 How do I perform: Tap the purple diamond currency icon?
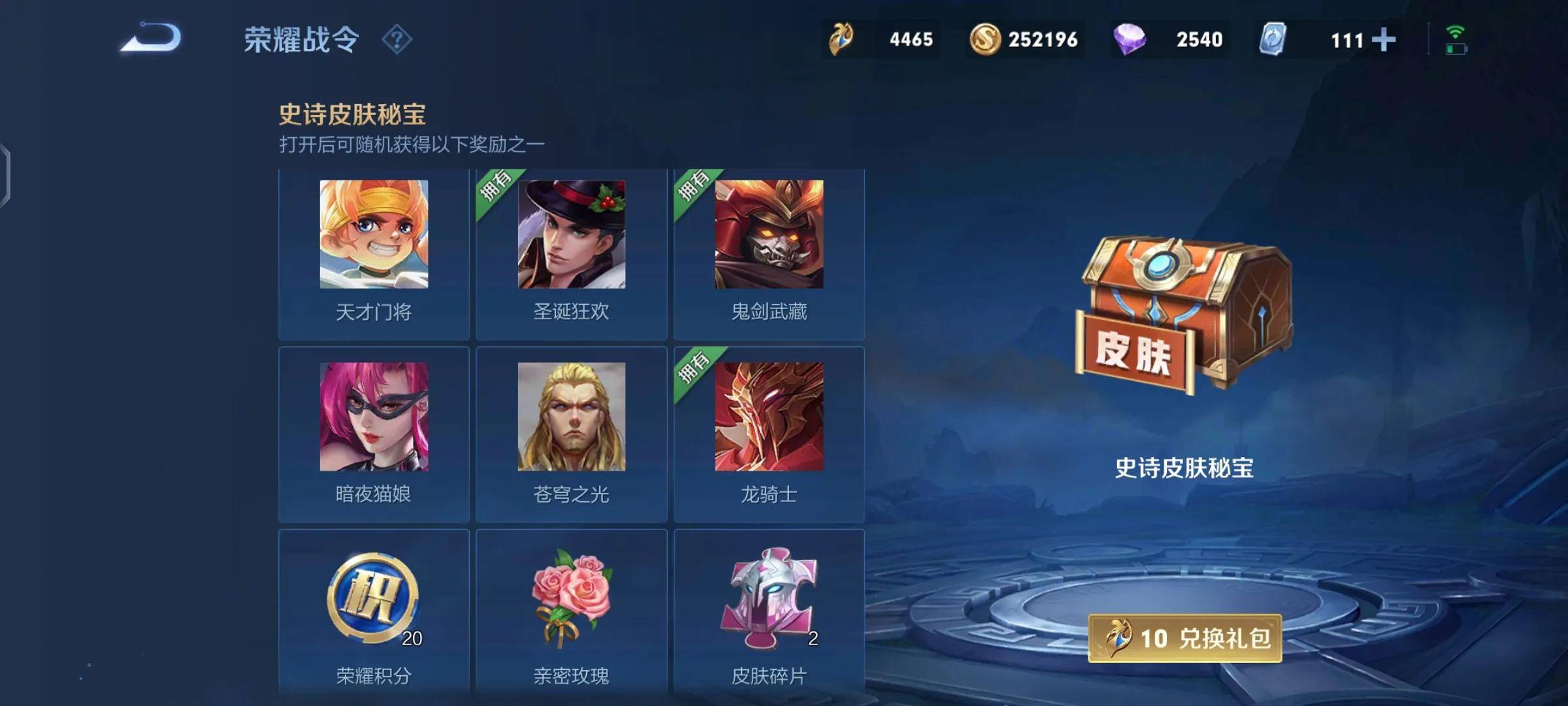coord(1129,39)
